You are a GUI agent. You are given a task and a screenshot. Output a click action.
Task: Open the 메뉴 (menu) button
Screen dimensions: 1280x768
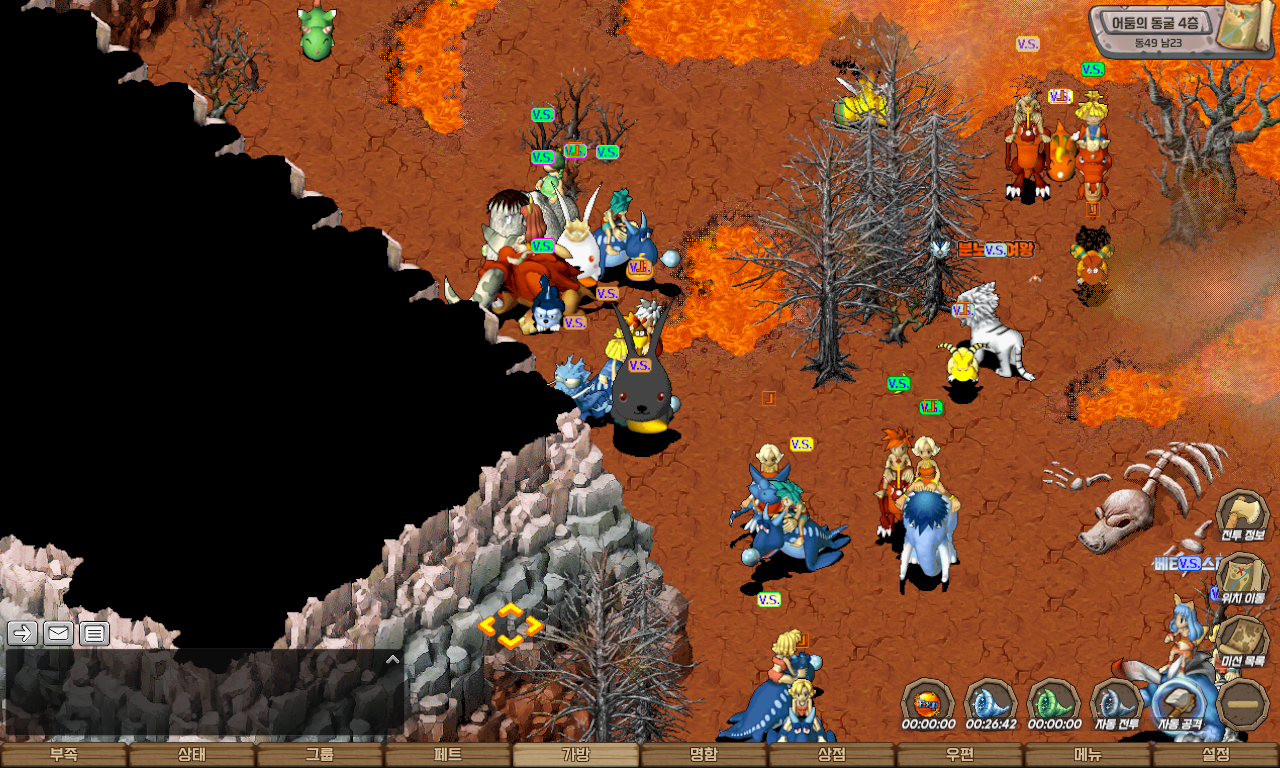coord(1088,755)
